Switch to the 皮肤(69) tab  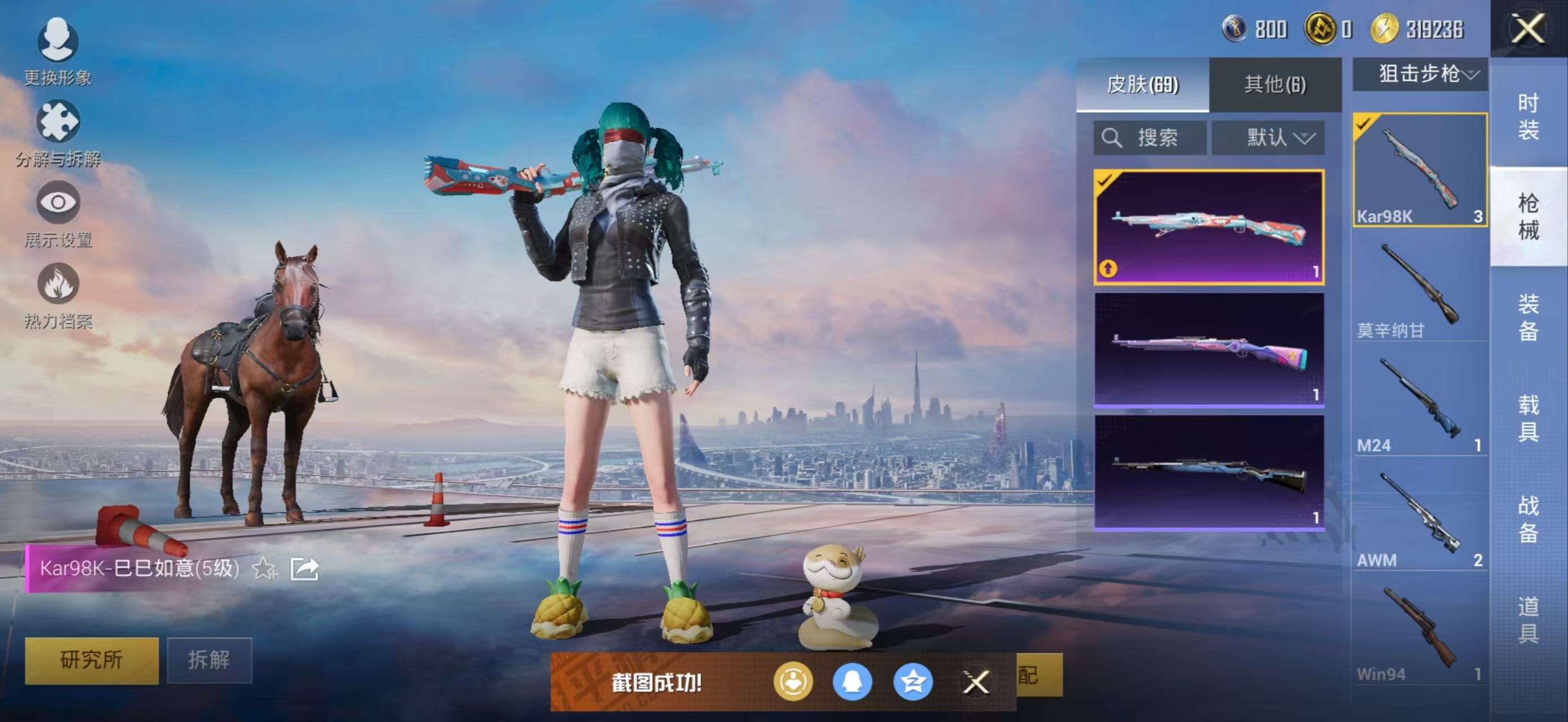coord(1142,85)
